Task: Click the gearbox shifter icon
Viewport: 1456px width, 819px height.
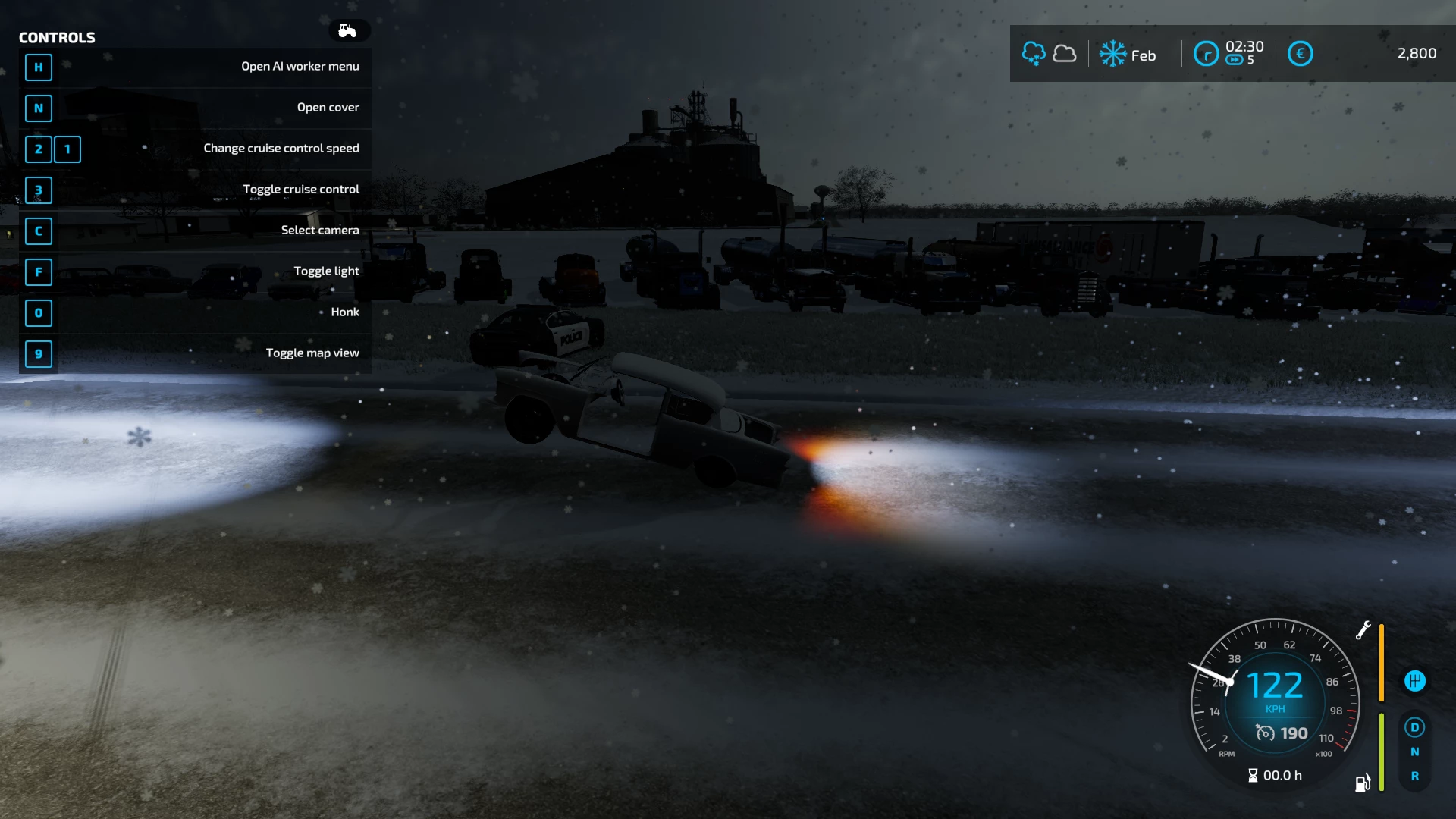Action: (1414, 681)
